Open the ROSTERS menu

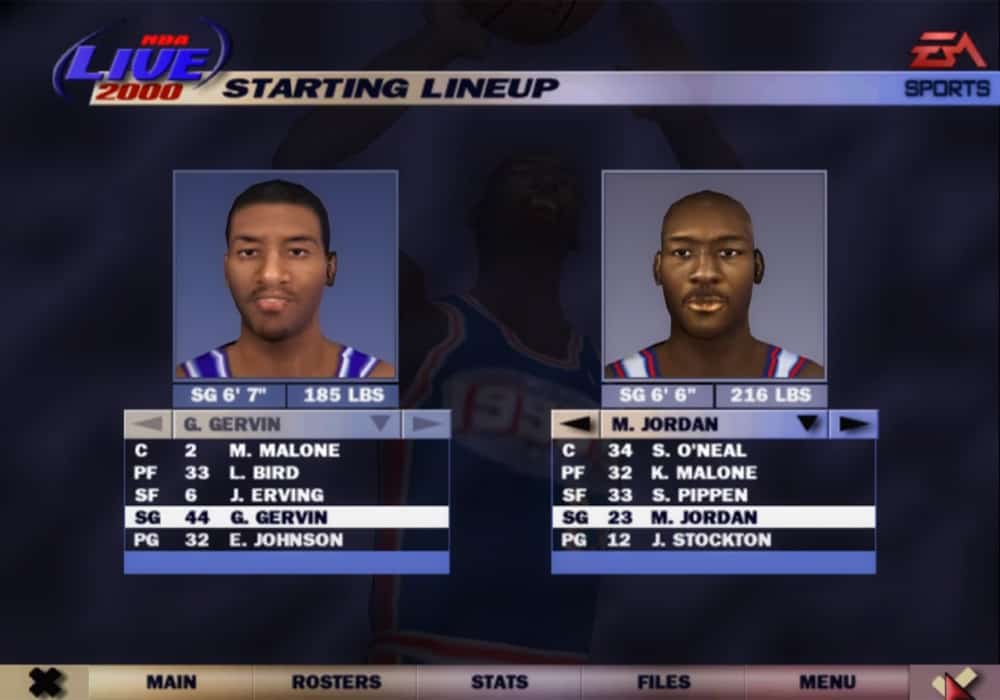click(336, 682)
